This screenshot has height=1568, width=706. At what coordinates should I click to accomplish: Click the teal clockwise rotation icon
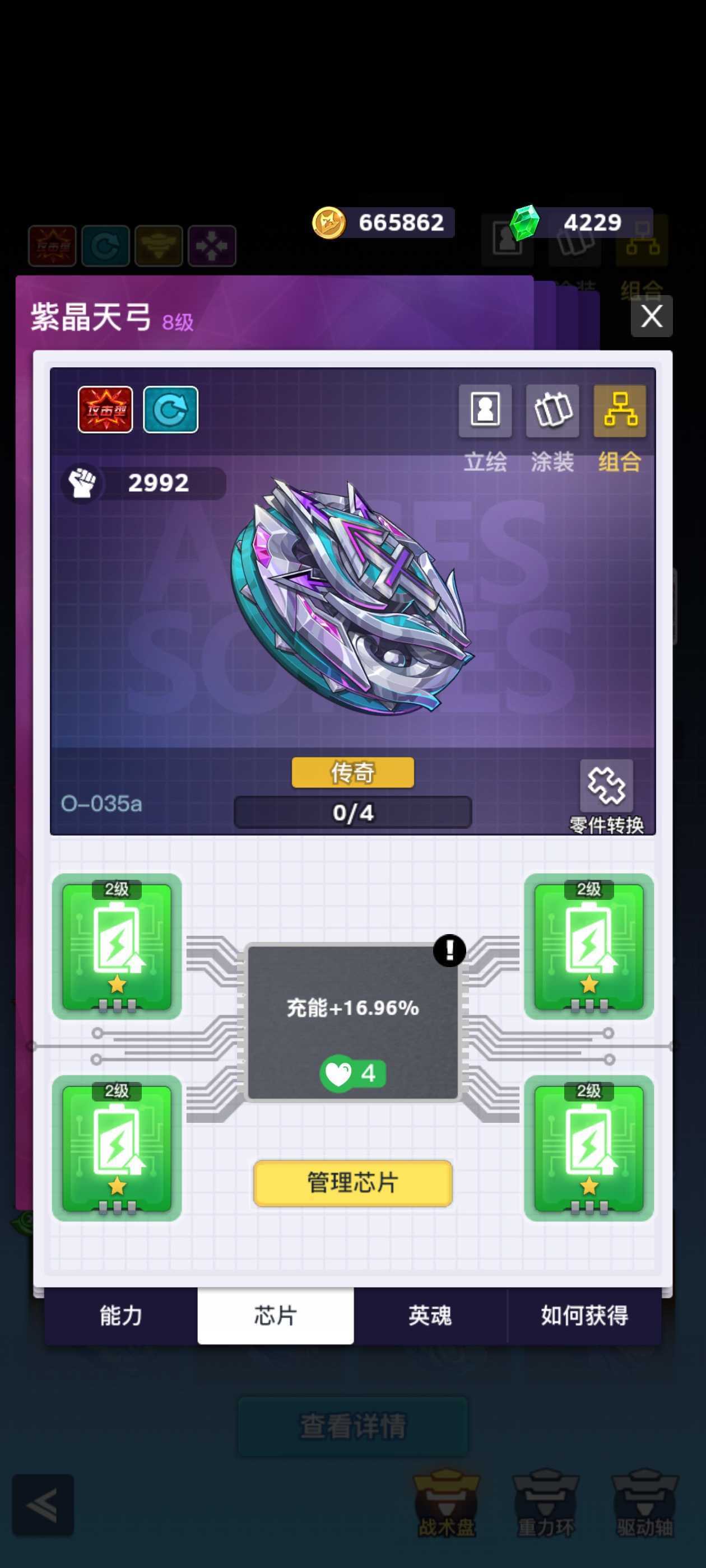[170, 410]
